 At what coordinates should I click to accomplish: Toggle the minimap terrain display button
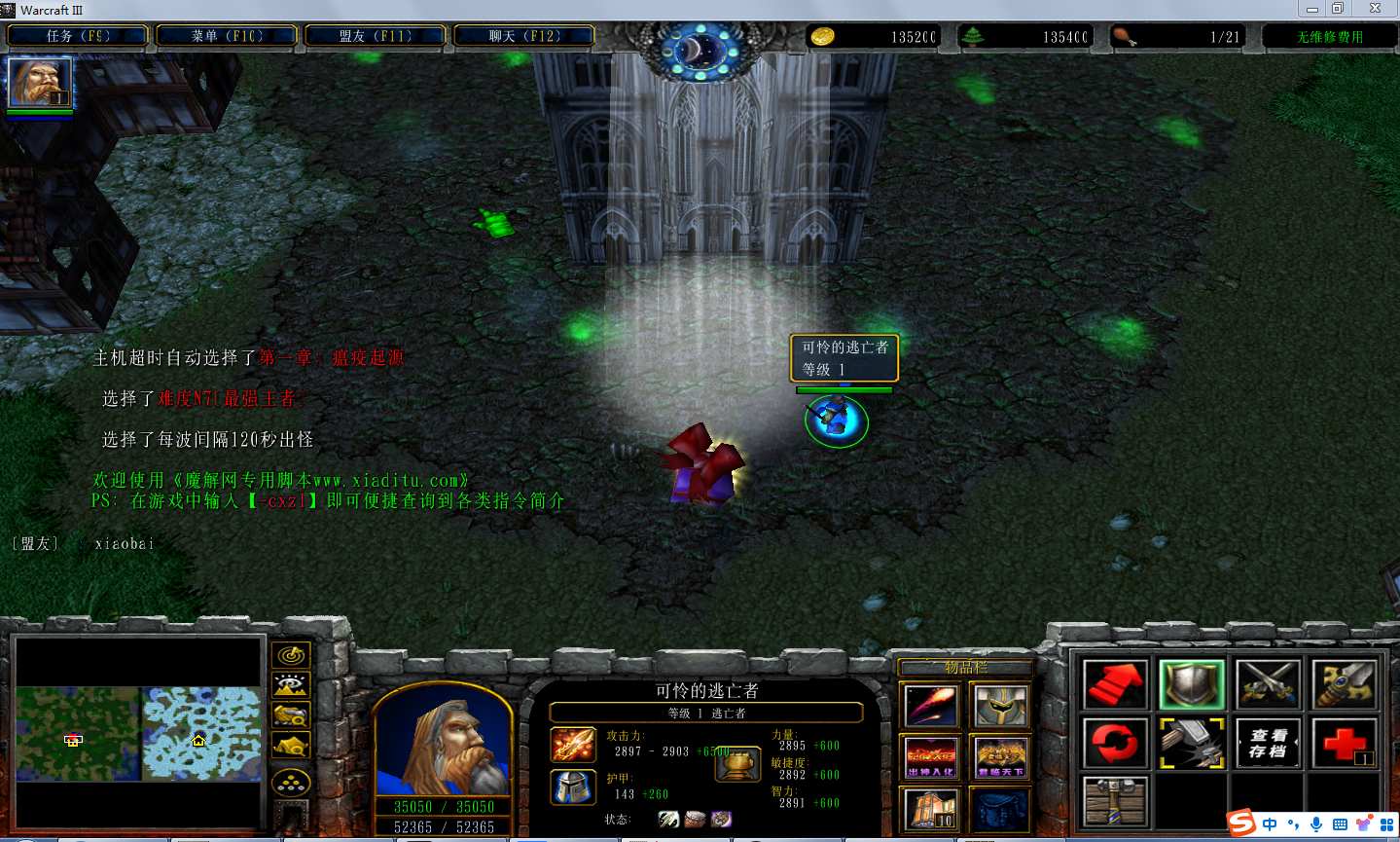291,685
